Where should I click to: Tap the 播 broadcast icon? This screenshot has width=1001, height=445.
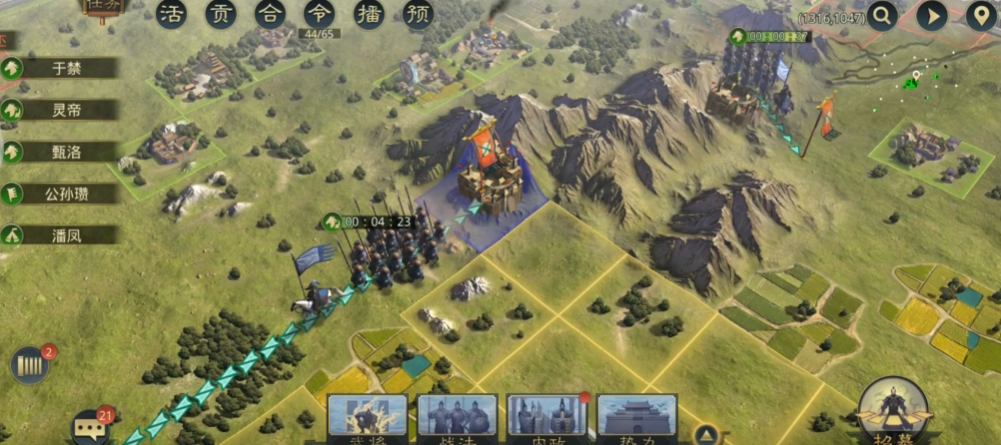(x=369, y=14)
